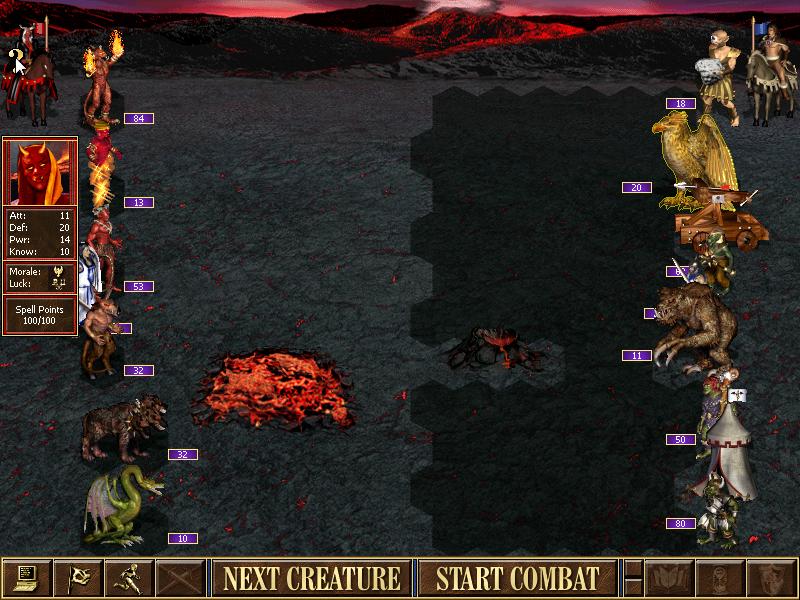Surrender using the white flag button
The width and height of the screenshot is (800, 600).
click(78, 578)
